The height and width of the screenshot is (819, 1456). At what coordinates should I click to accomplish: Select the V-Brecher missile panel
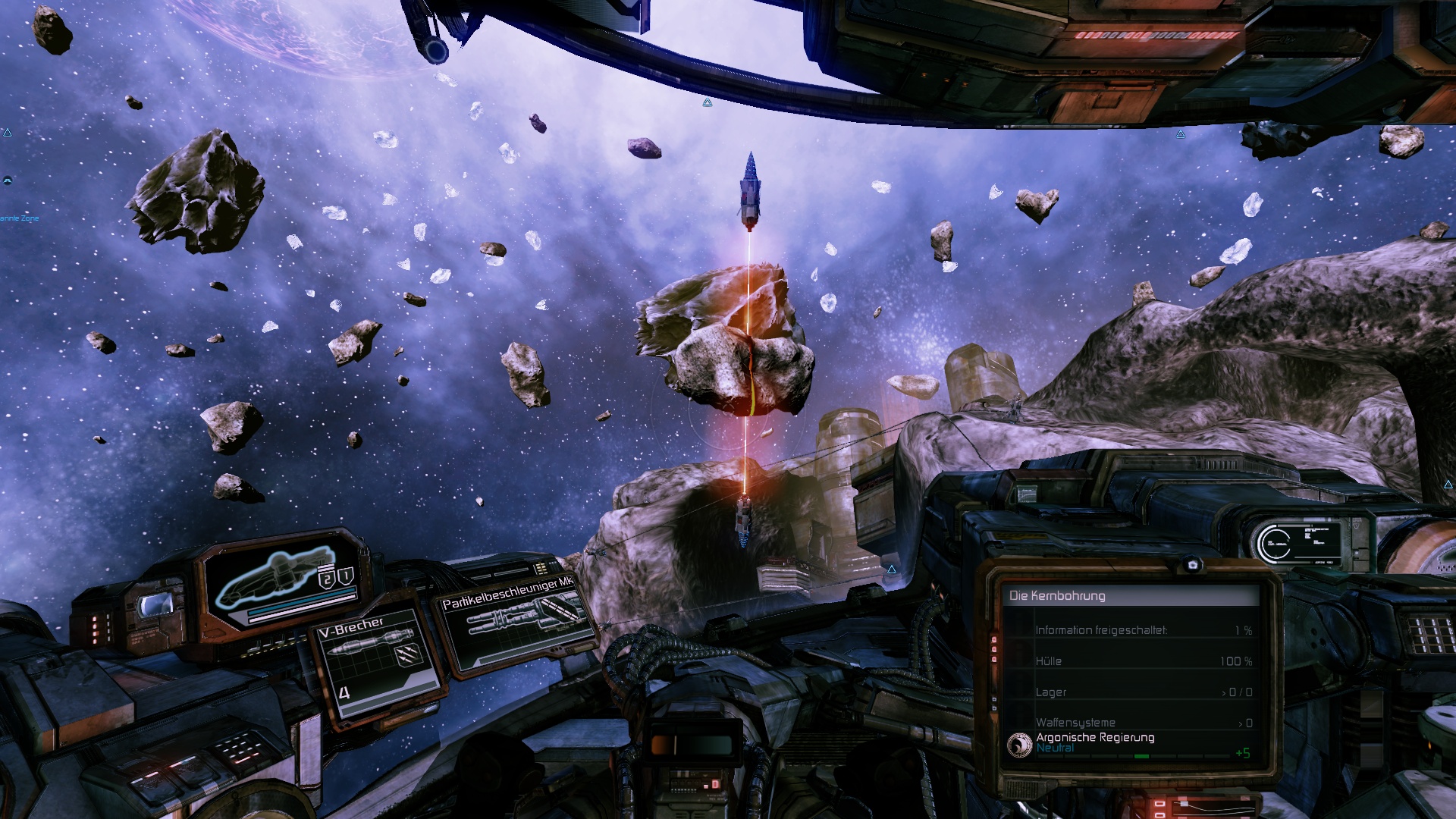point(377,661)
